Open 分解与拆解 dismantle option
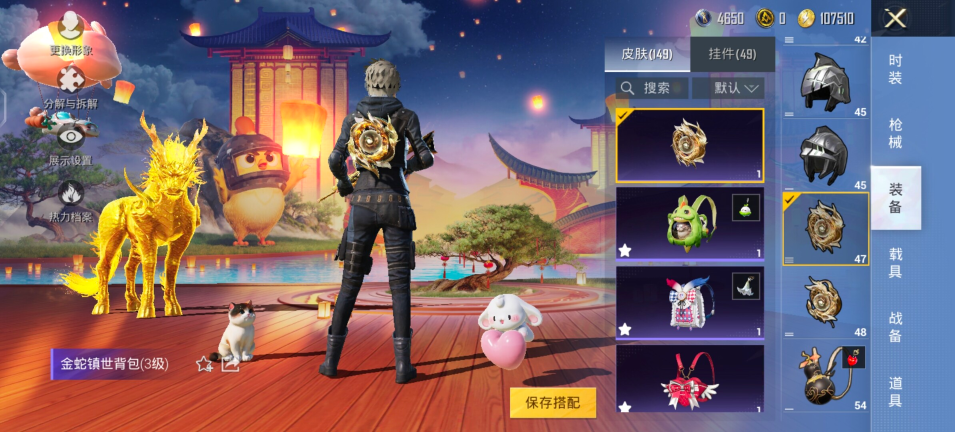Image resolution: width=955 pixels, height=432 pixels. pos(70,87)
